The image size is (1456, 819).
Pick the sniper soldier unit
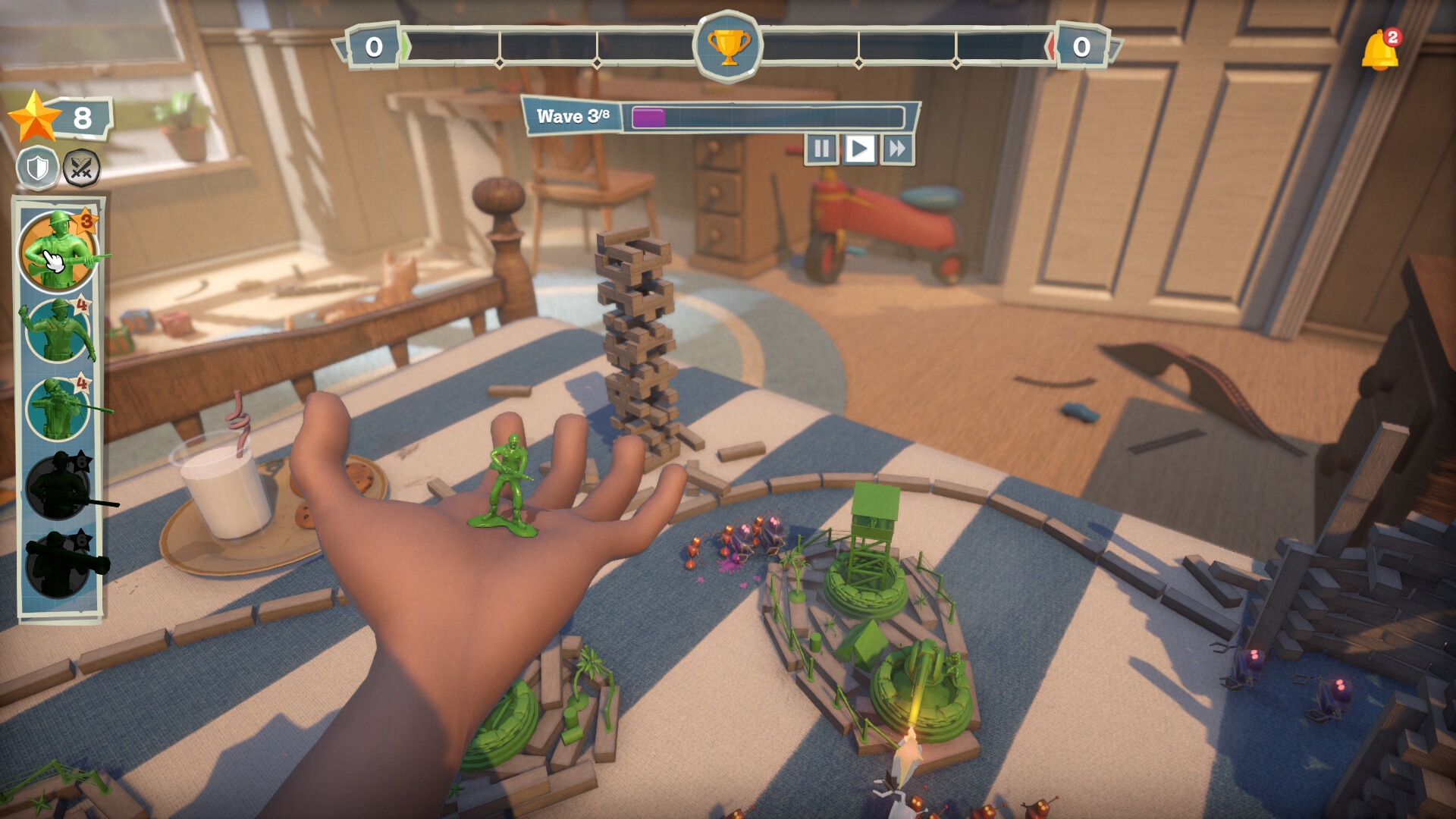[58, 409]
